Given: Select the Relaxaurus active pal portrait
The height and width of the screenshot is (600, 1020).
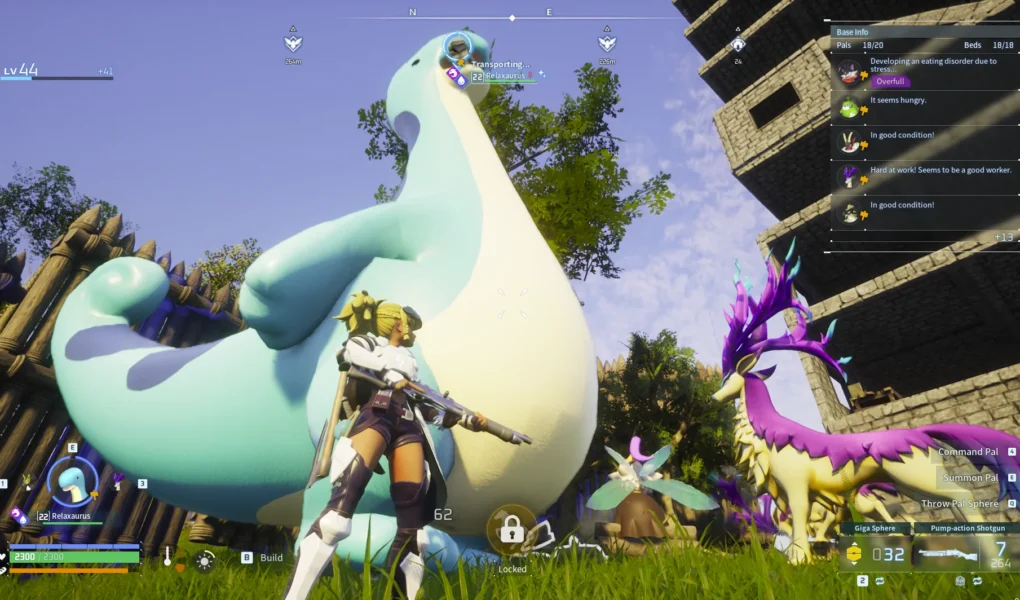Looking at the screenshot, I should pos(73,482).
